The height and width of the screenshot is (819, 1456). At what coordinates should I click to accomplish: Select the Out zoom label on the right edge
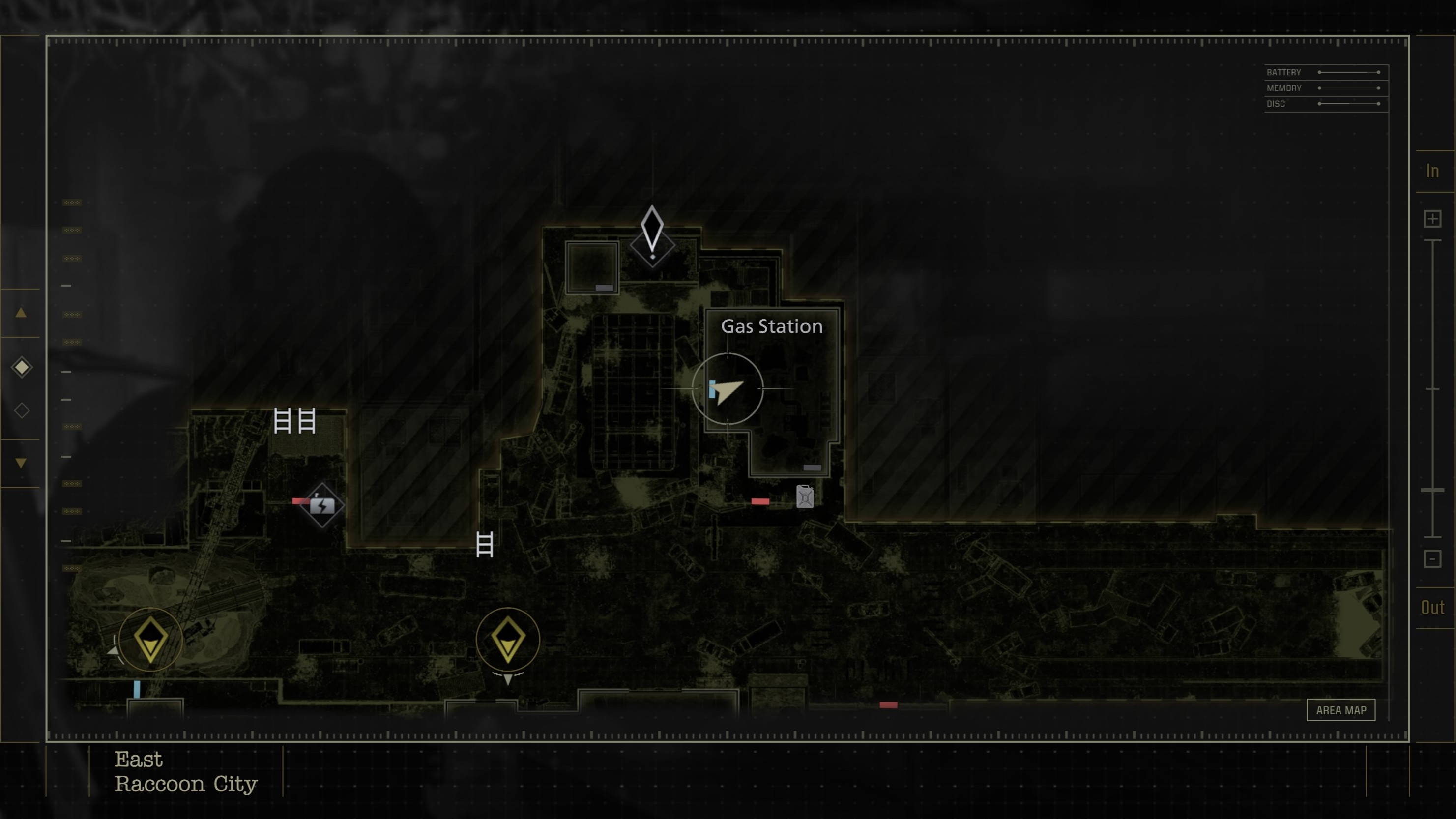click(1433, 608)
